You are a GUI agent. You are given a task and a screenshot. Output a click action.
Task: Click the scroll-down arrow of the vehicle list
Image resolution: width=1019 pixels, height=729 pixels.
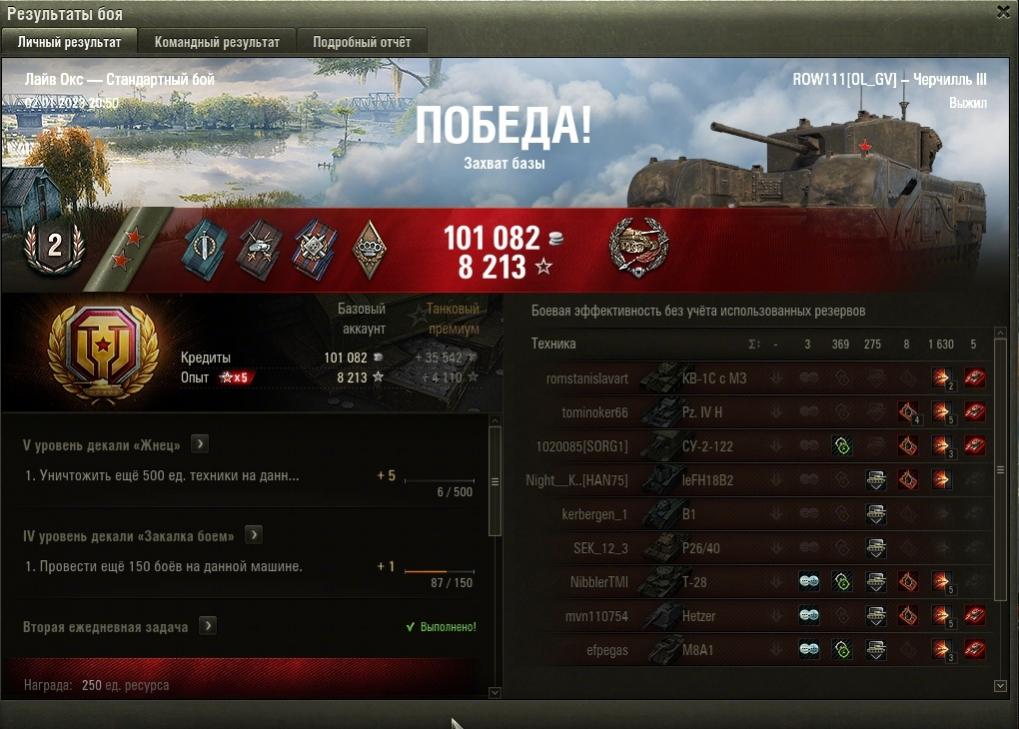click(x=1001, y=686)
